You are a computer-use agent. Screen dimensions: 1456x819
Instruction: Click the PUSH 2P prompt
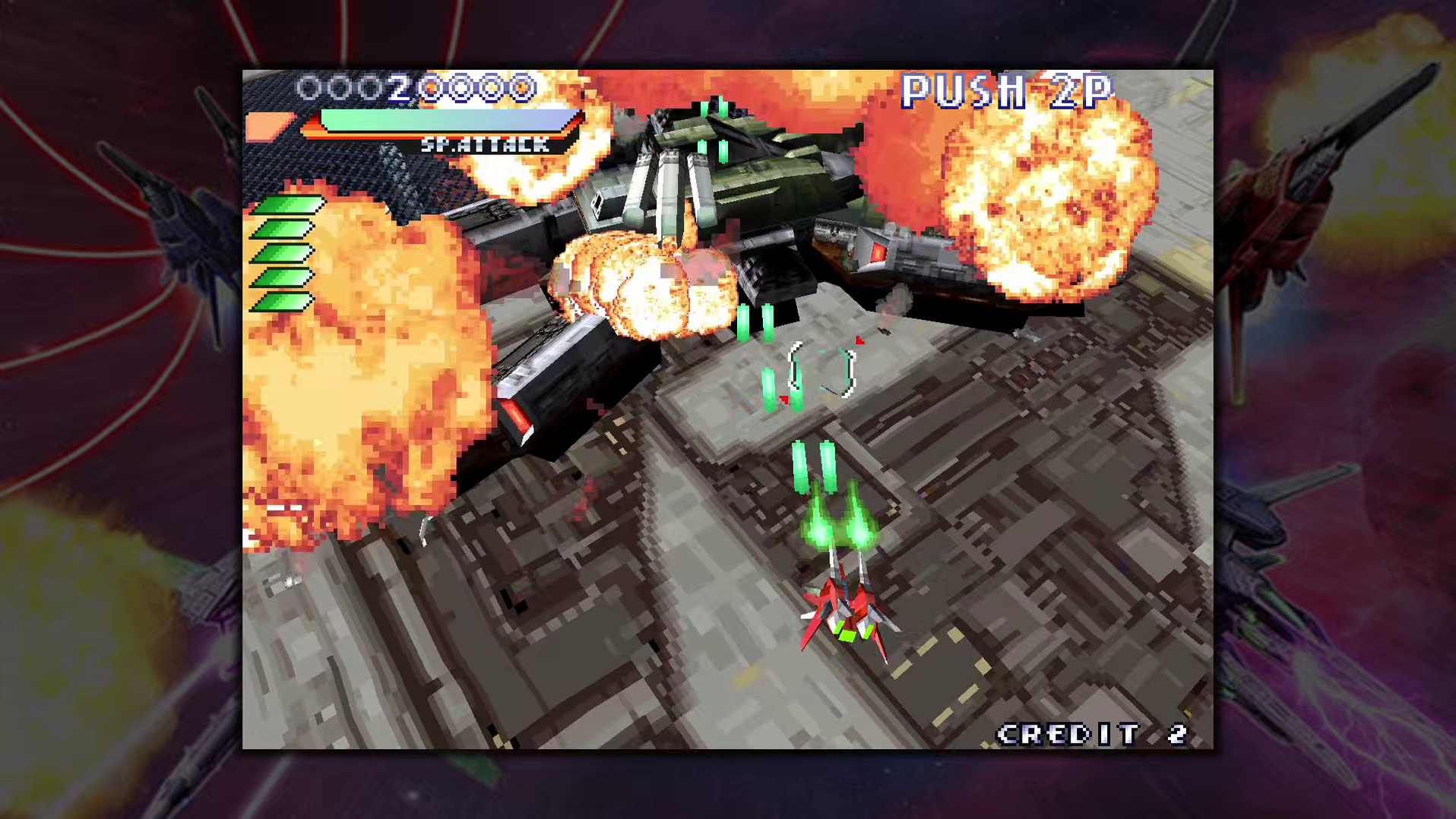tap(1005, 91)
